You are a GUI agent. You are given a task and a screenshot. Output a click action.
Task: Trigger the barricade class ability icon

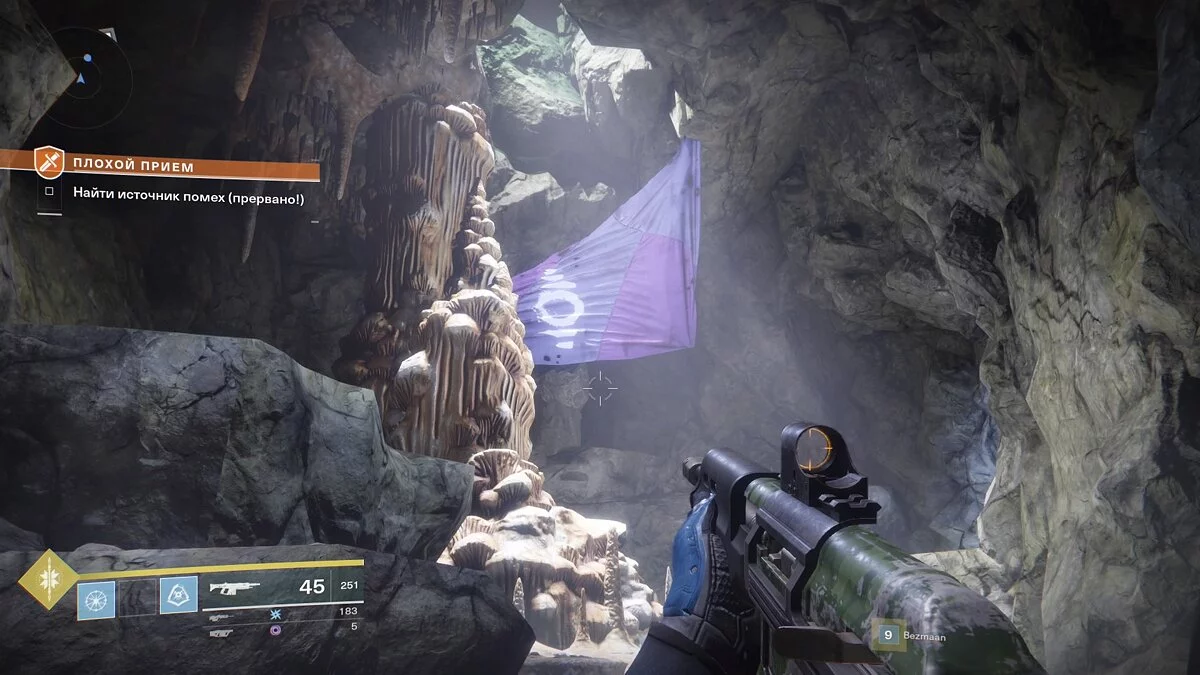(178, 598)
